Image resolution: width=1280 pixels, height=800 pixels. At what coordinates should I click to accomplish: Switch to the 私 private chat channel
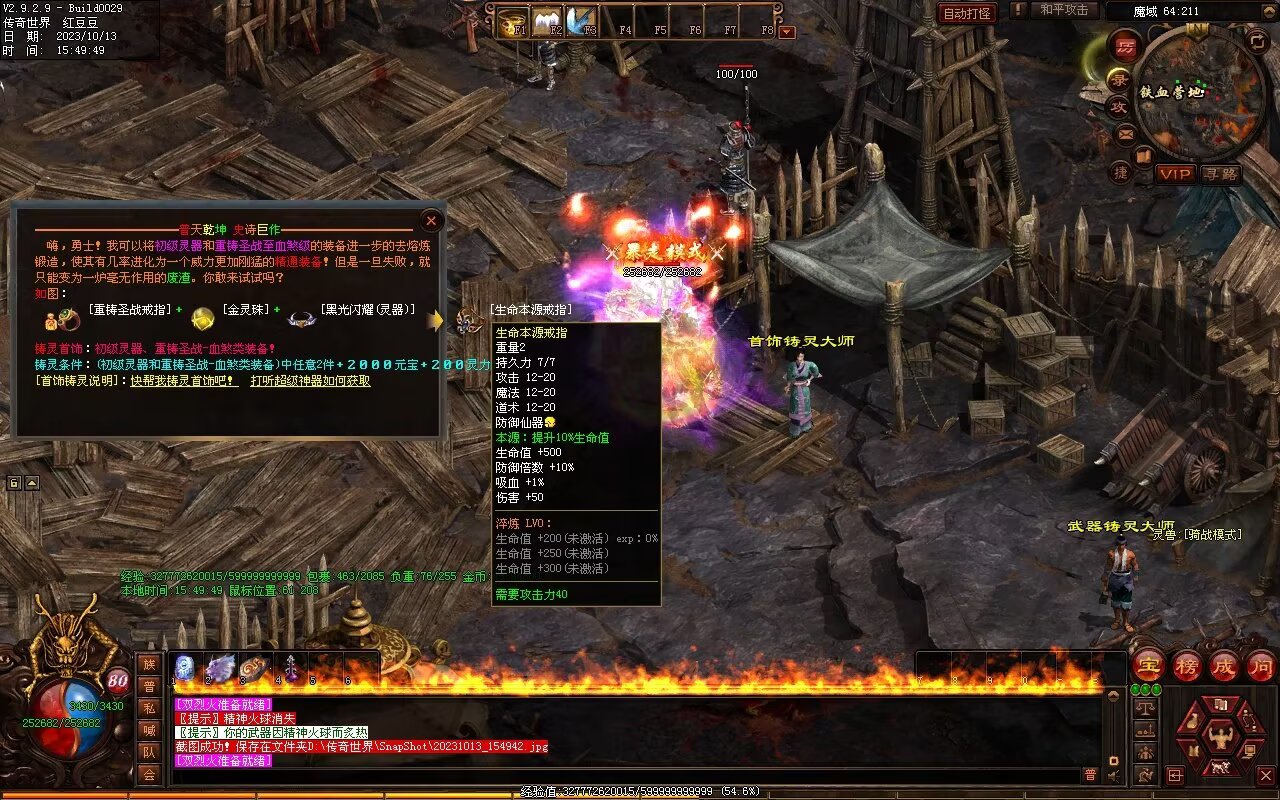[149, 708]
